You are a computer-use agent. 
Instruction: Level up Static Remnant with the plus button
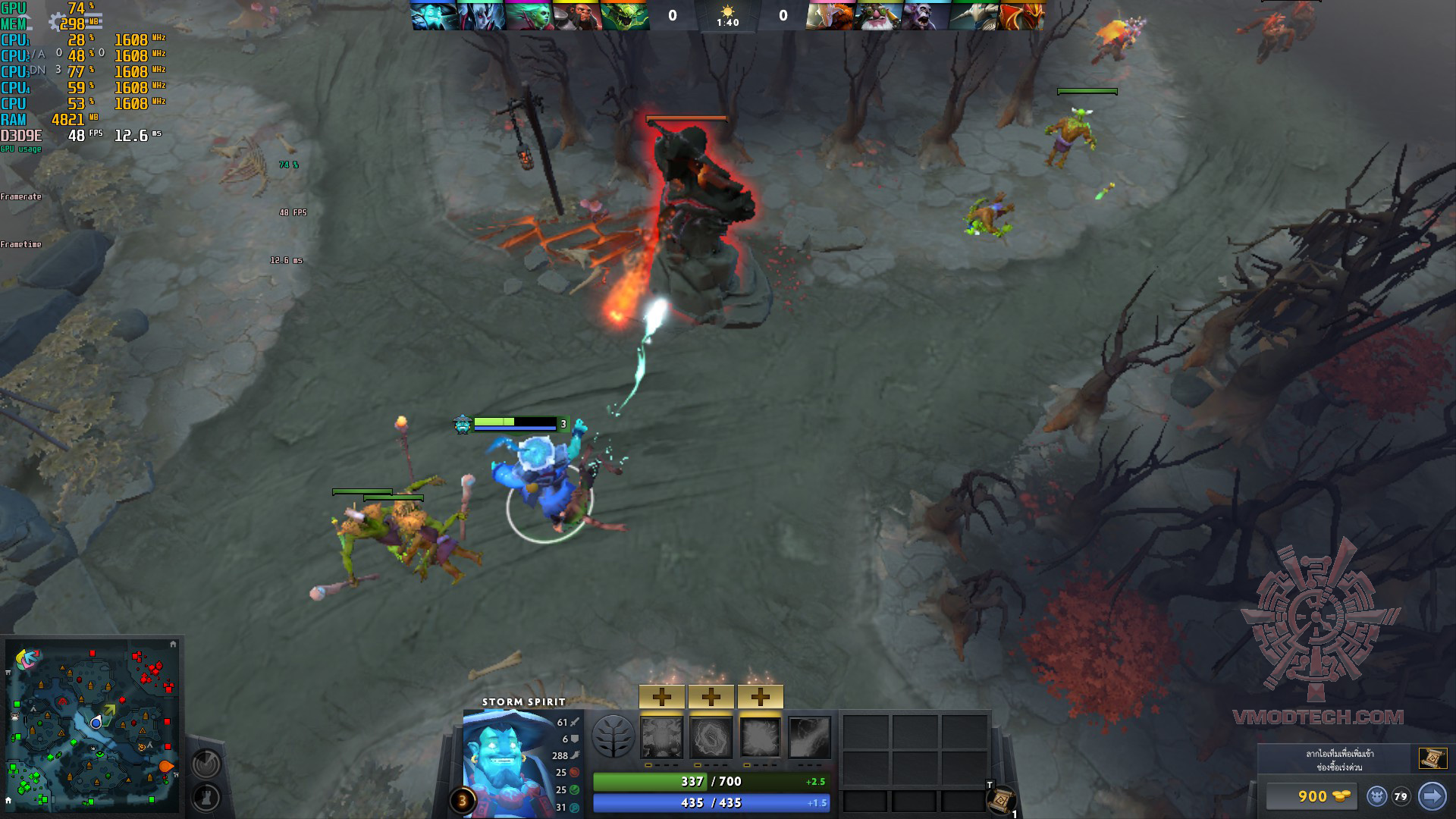662,696
